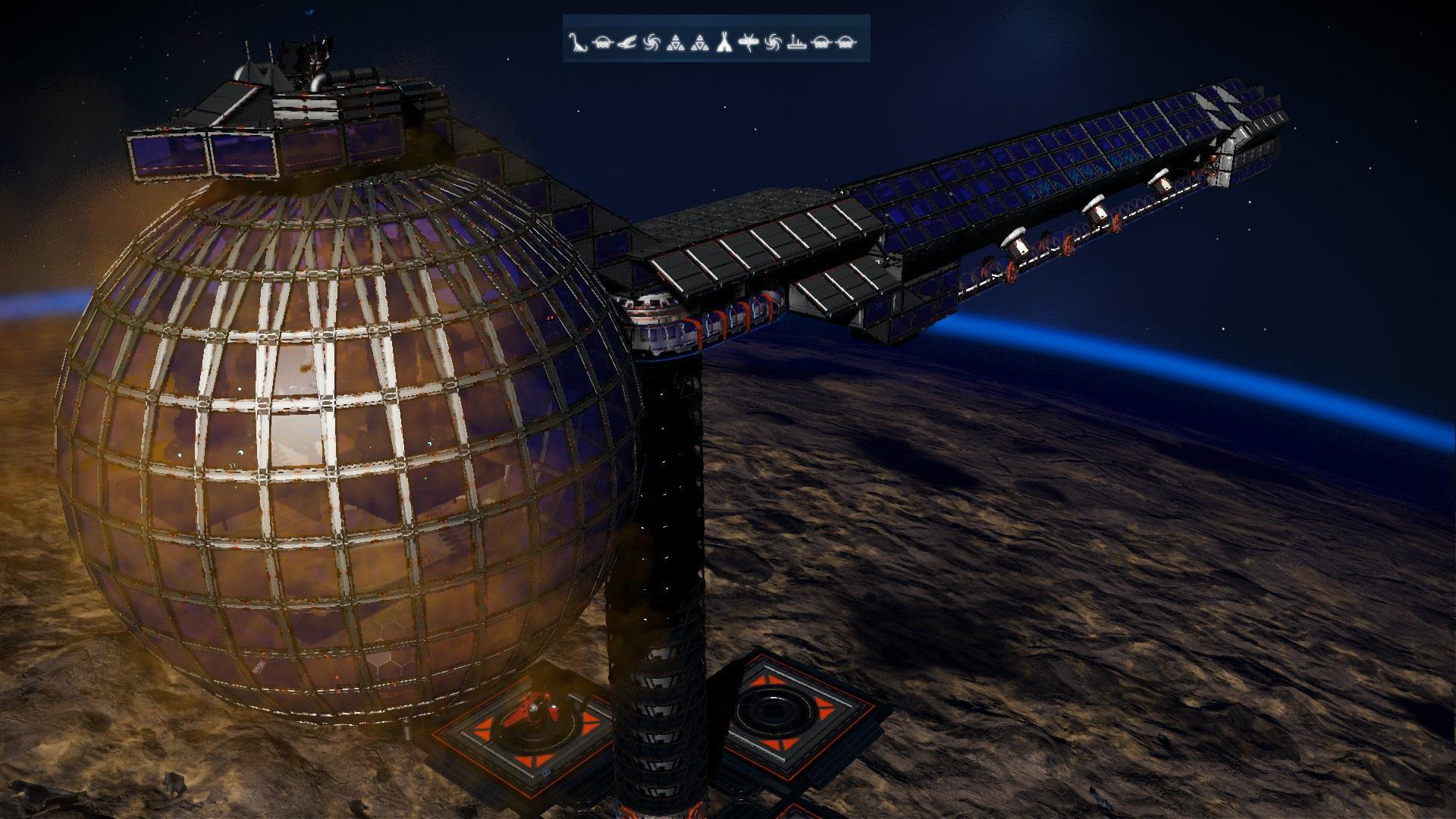Screen dimensions: 1456x819
Task: Click the bird portal glyph
Action: pos(626,43)
